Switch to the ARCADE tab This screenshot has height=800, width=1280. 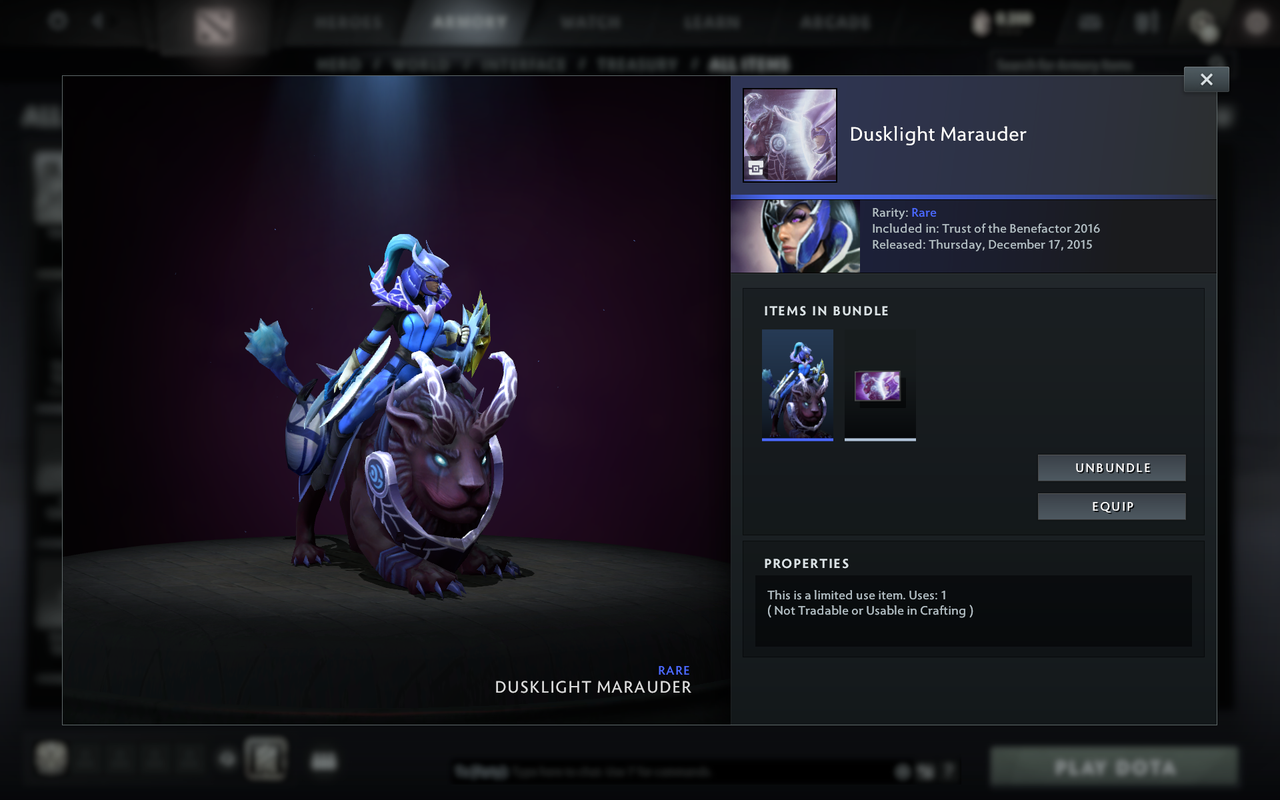coord(835,20)
